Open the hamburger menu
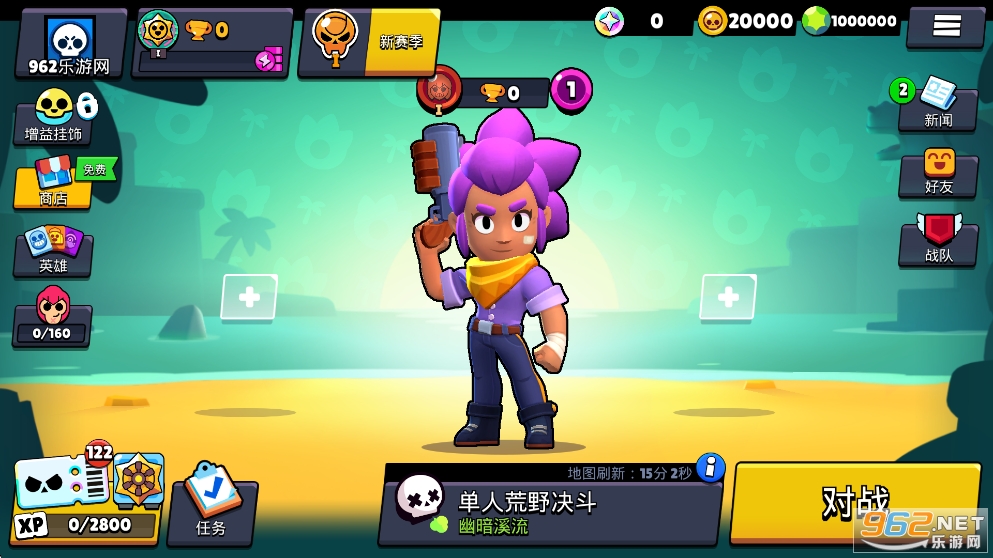The height and width of the screenshot is (558, 993). point(945,26)
